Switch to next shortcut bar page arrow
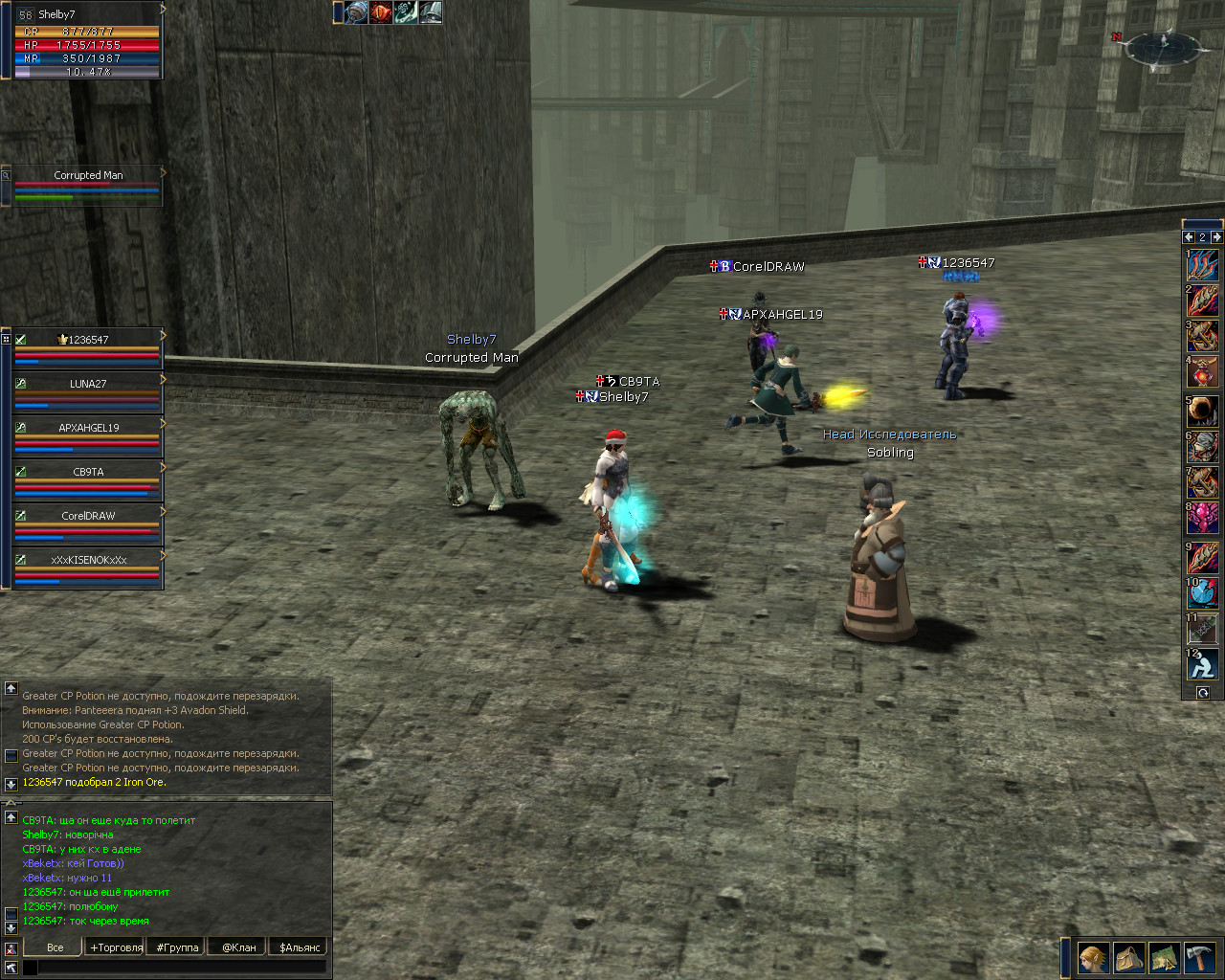The width and height of the screenshot is (1225, 980). click(1216, 236)
